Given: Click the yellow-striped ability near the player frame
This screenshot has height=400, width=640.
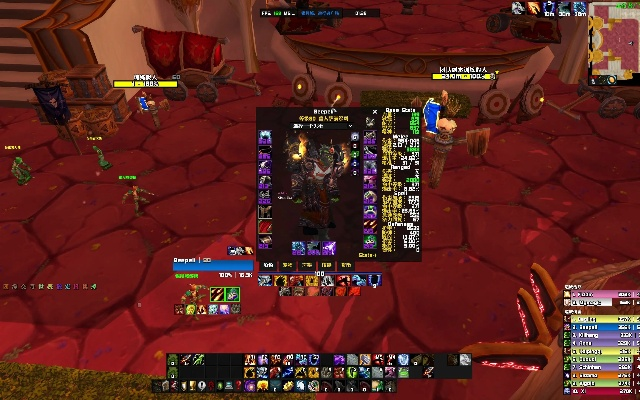Looking at the screenshot, I should point(216,294).
